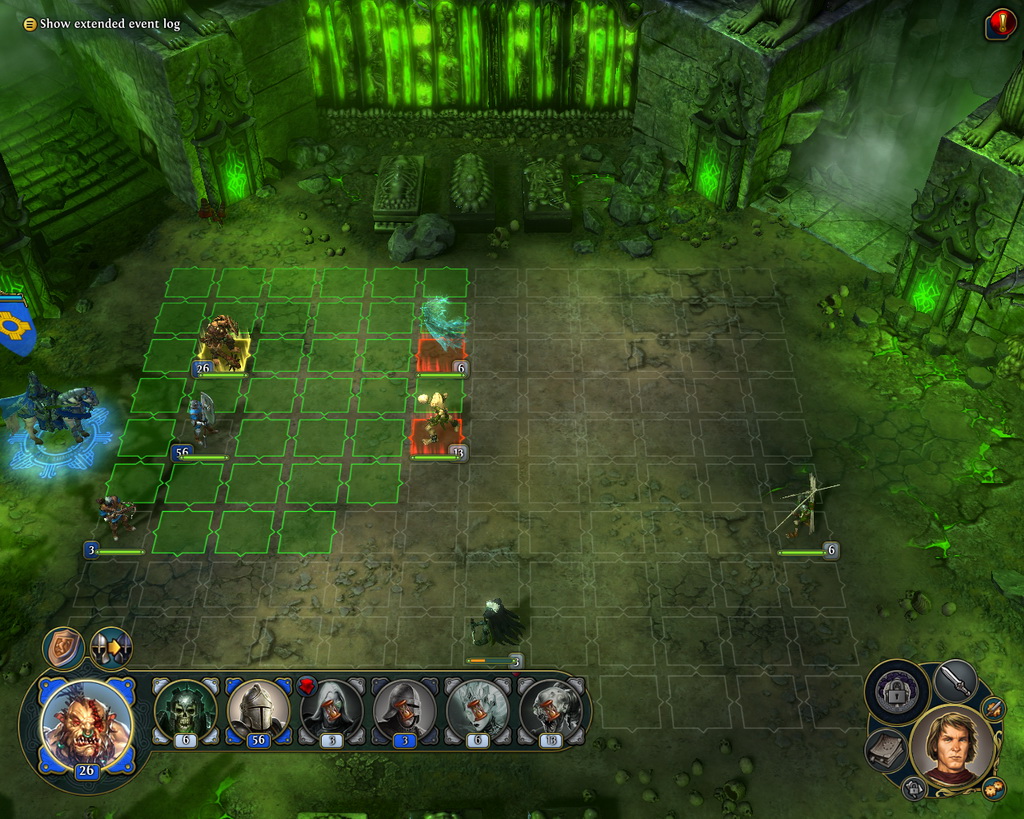Click the blond hero portrait
This screenshot has width=1024, height=819.
click(951, 746)
